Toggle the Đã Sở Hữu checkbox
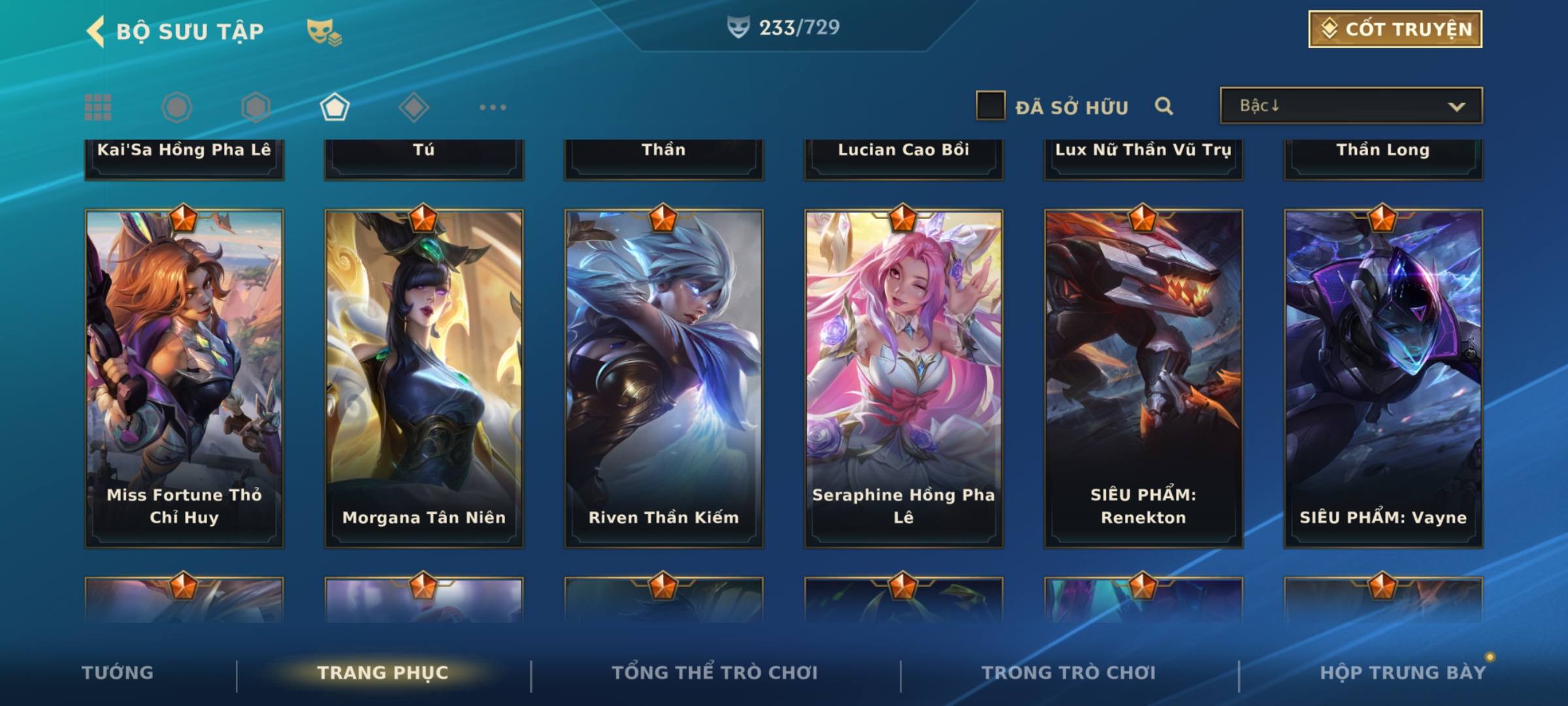The image size is (1568, 706). coord(990,106)
